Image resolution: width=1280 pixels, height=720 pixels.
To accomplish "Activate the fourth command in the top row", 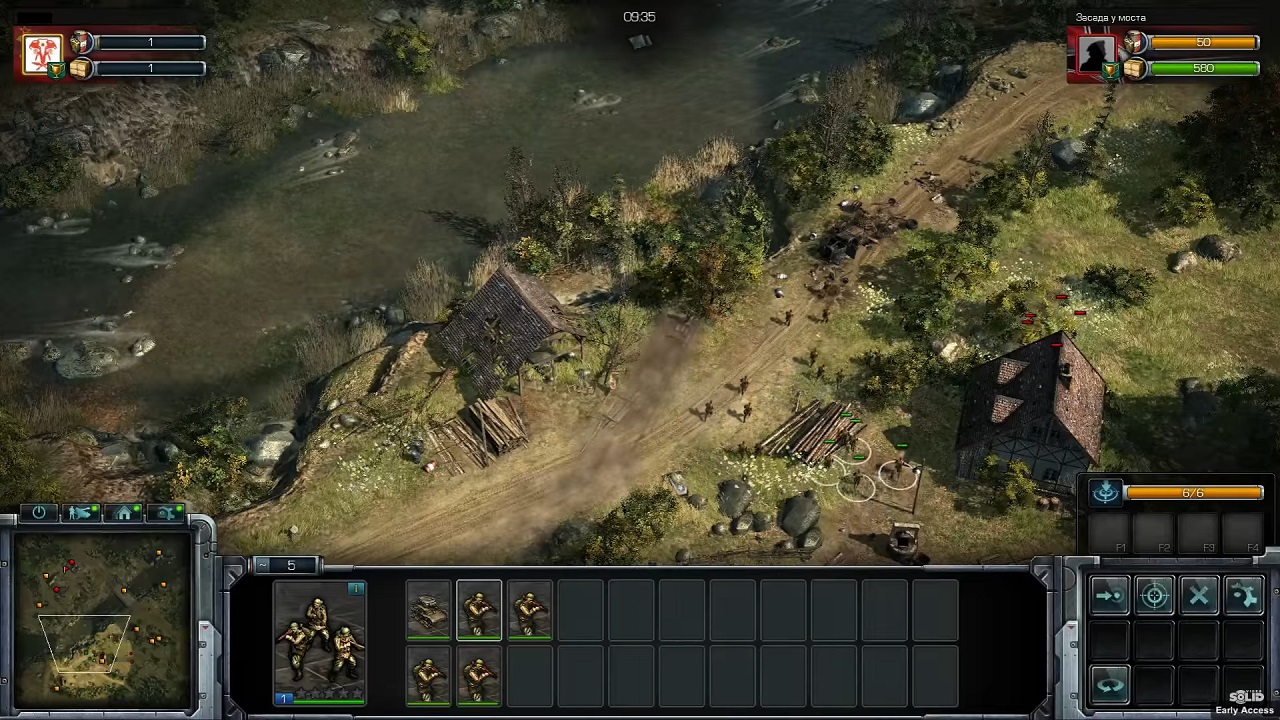I will click(x=1244, y=596).
